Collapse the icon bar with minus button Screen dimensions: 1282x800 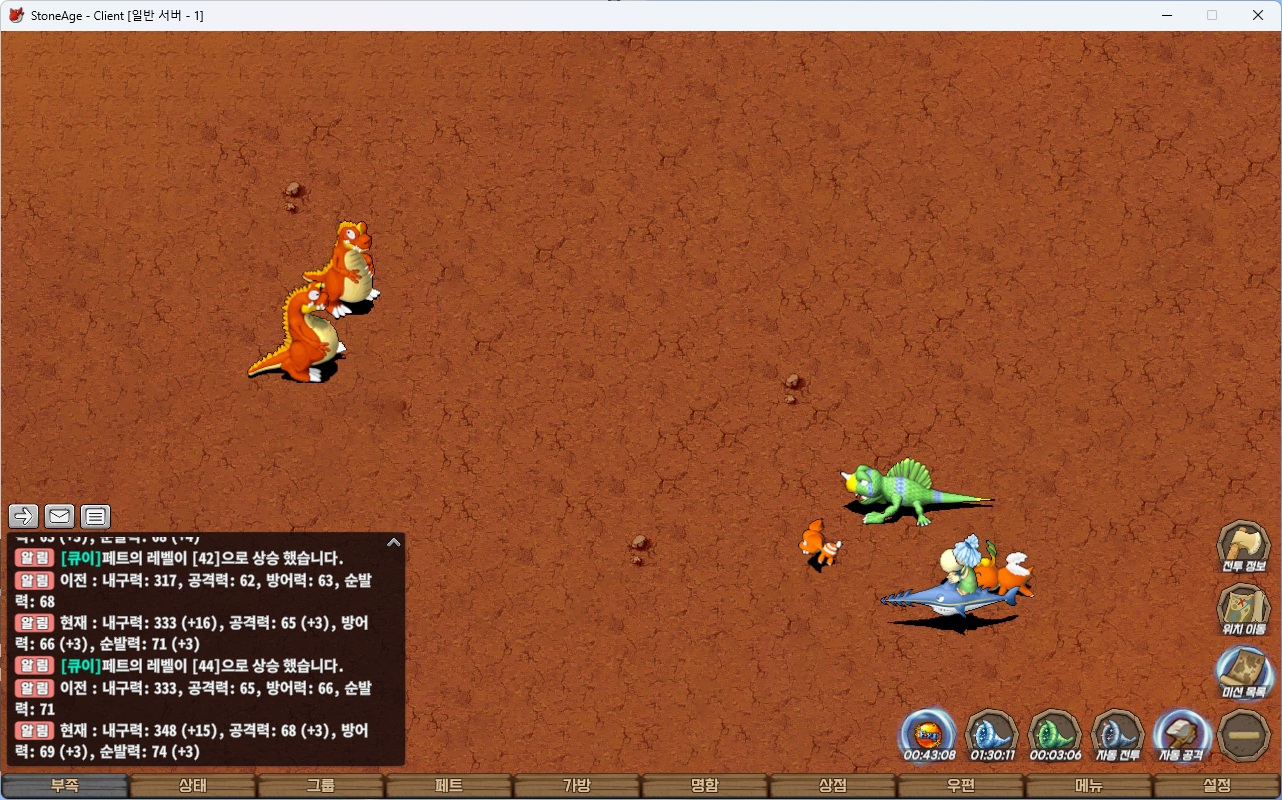pyautogui.click(x=1244, y=735)
